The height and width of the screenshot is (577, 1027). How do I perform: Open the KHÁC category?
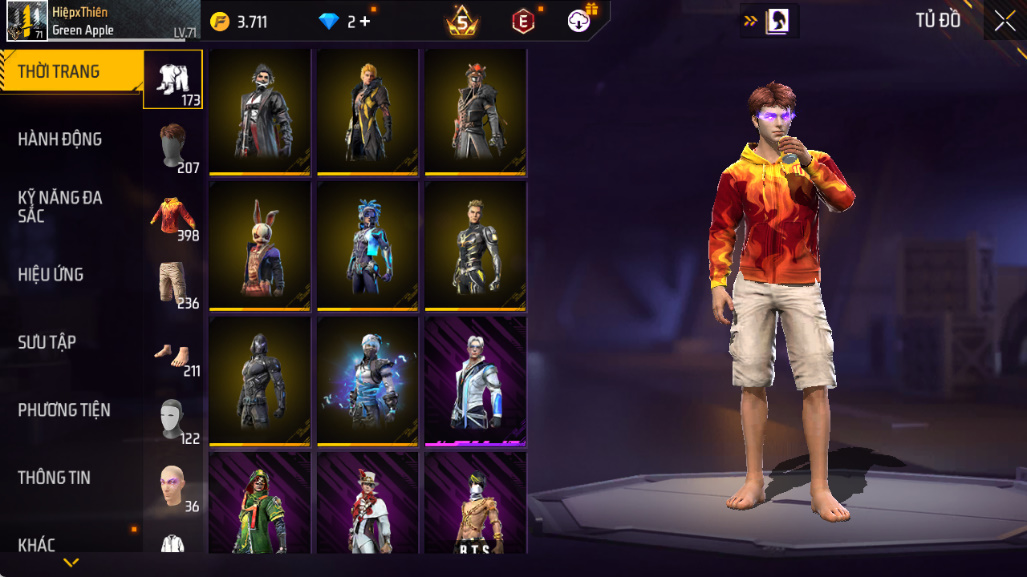pos(36,545)
